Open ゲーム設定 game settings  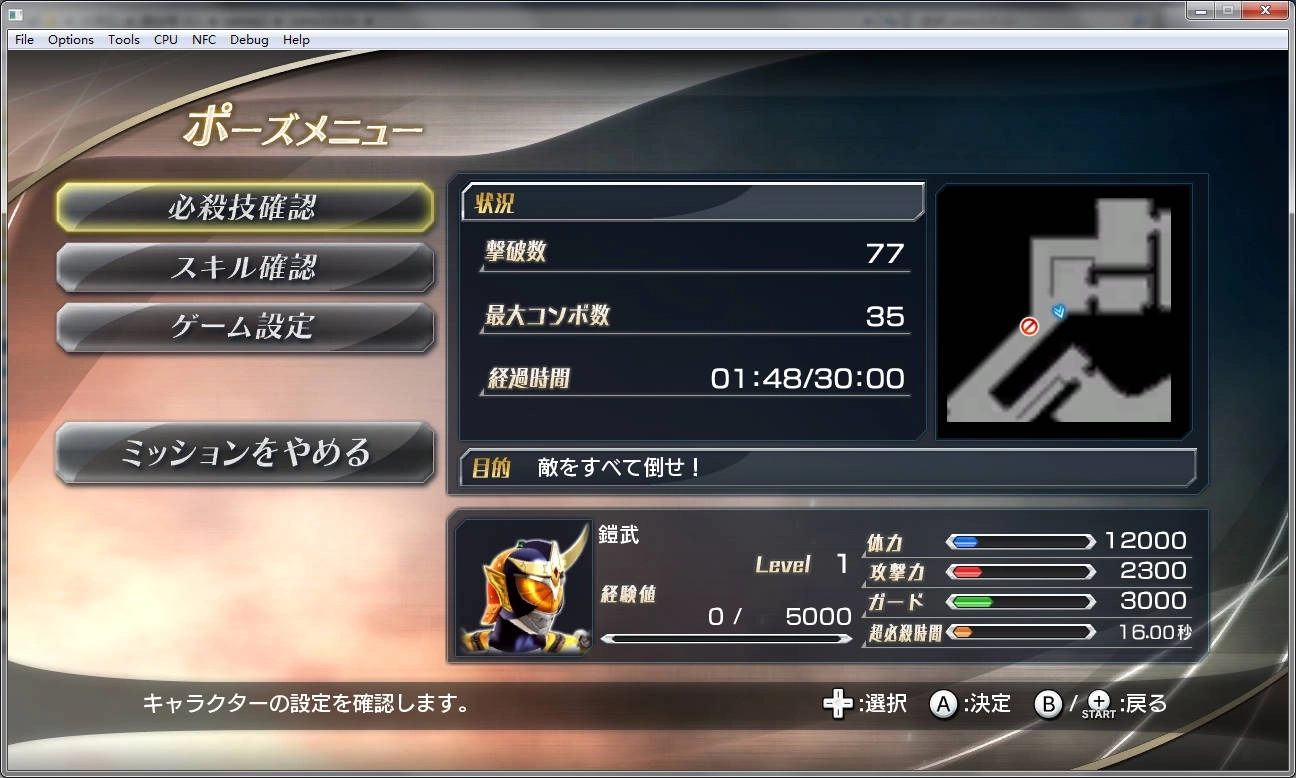245,327
